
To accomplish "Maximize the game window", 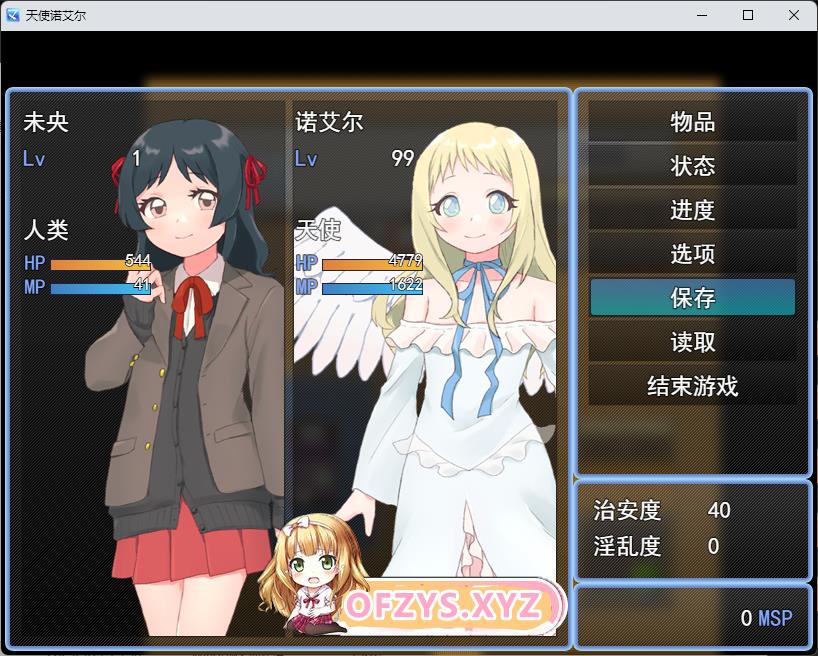I will [x=748, y=15].
